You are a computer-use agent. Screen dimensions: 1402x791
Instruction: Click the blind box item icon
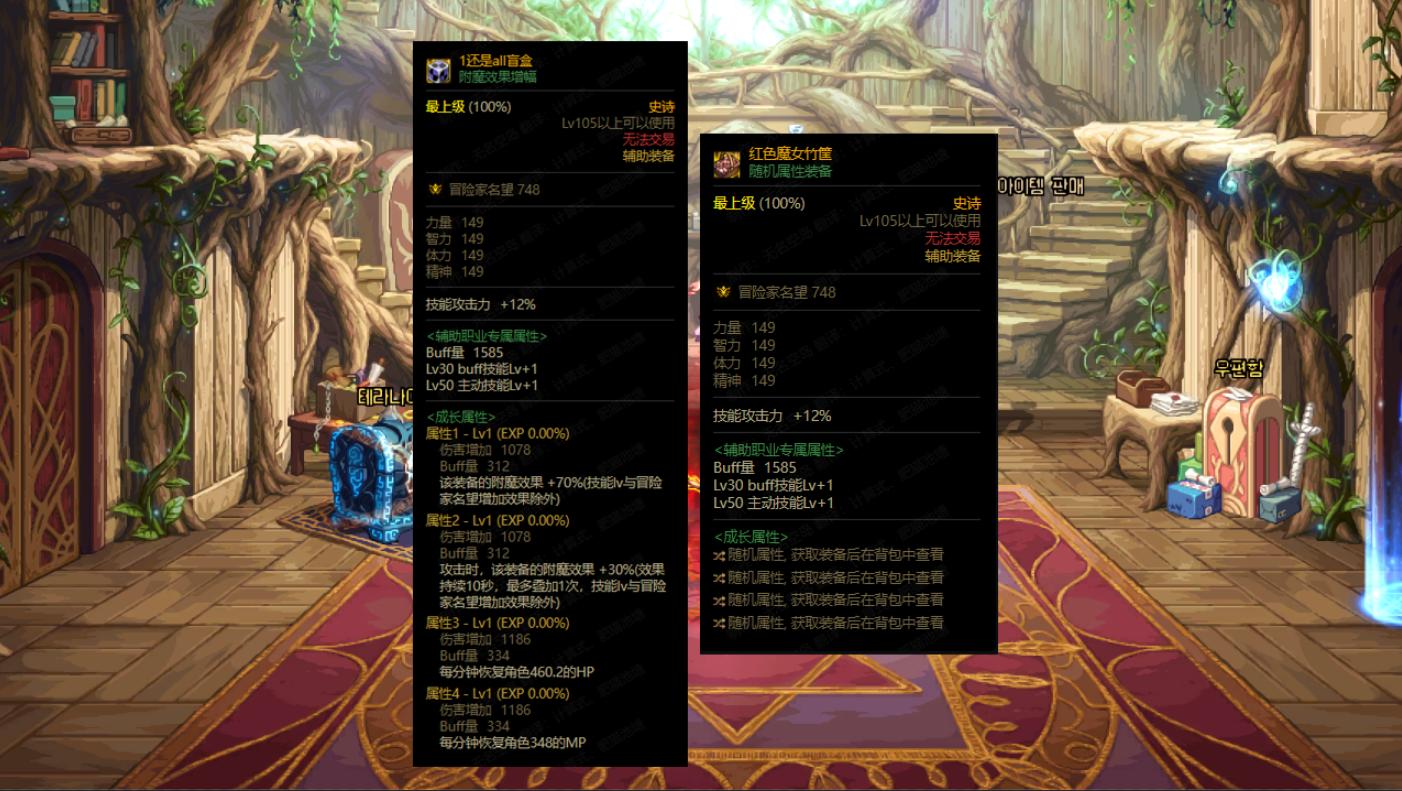(x=439, y=69)
